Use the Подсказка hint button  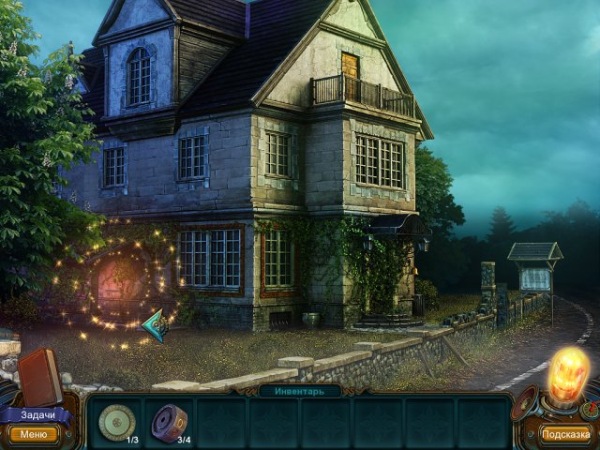565,434
